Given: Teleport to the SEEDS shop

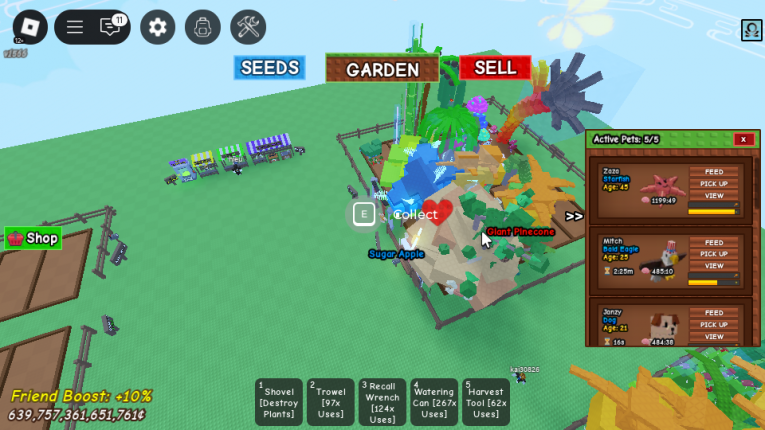Looking at the screenshot, I should 269,68.
